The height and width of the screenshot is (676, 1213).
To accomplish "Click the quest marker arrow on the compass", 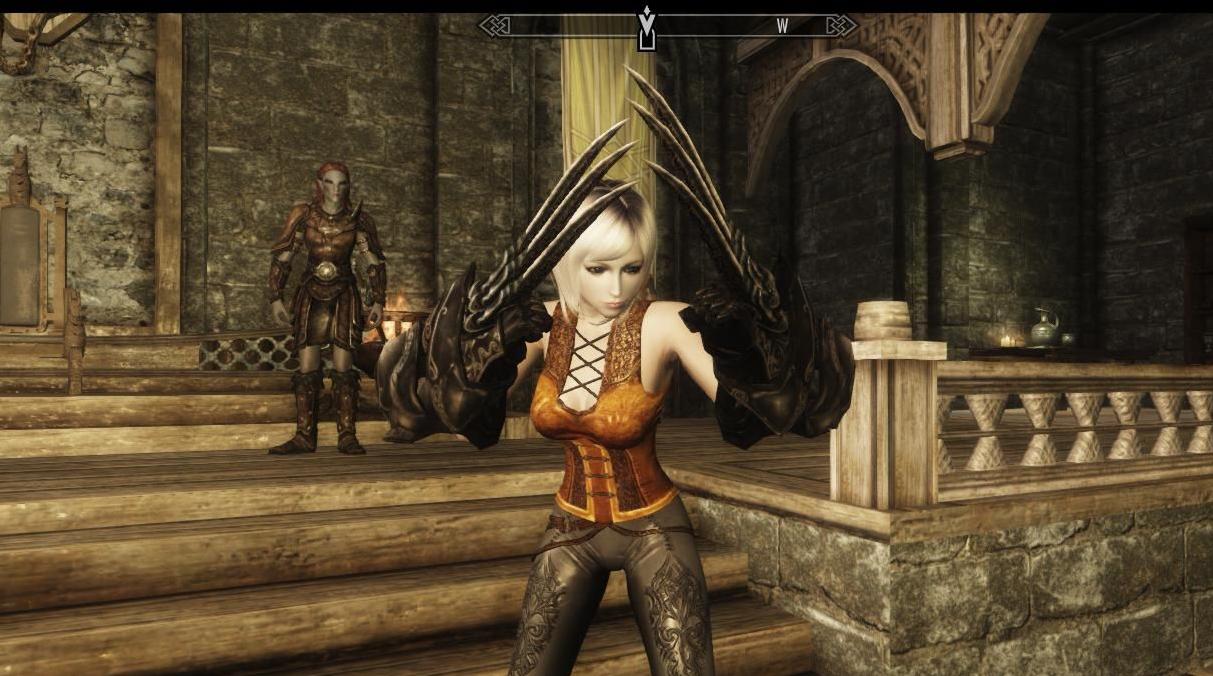I will 647,22.
